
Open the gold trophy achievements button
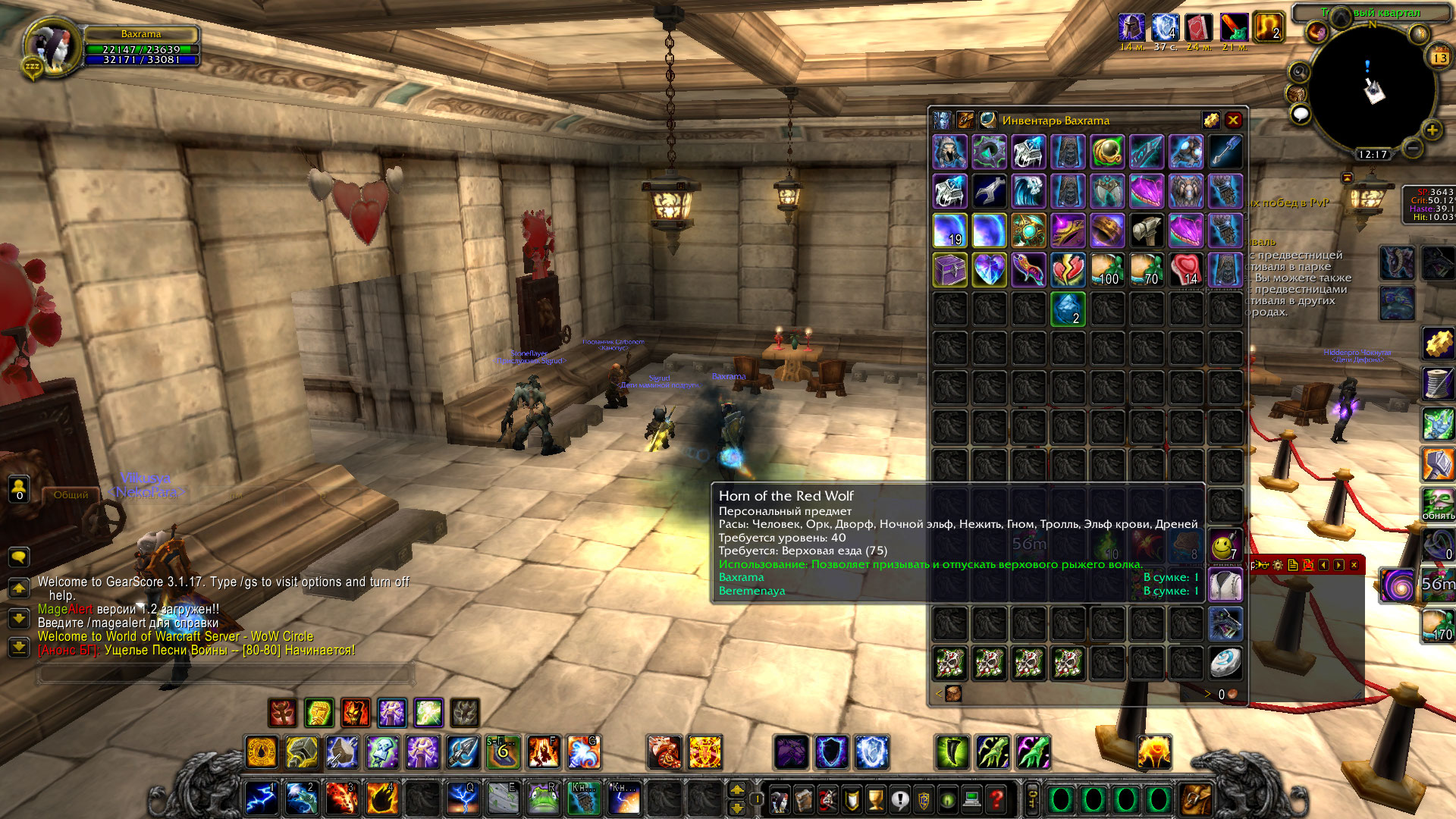pos(876,799)
